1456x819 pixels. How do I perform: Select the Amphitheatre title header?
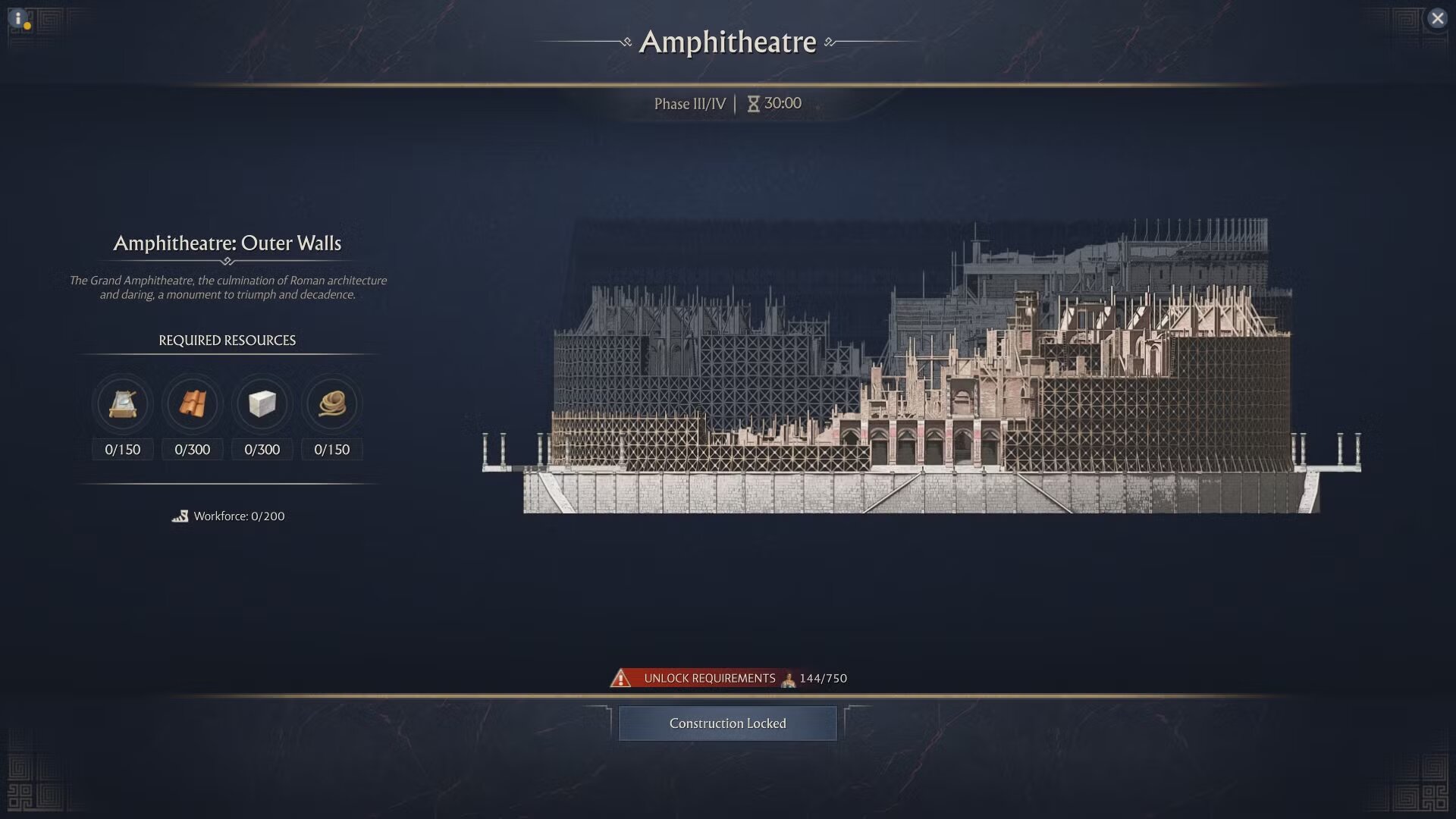tap(730, 42)
